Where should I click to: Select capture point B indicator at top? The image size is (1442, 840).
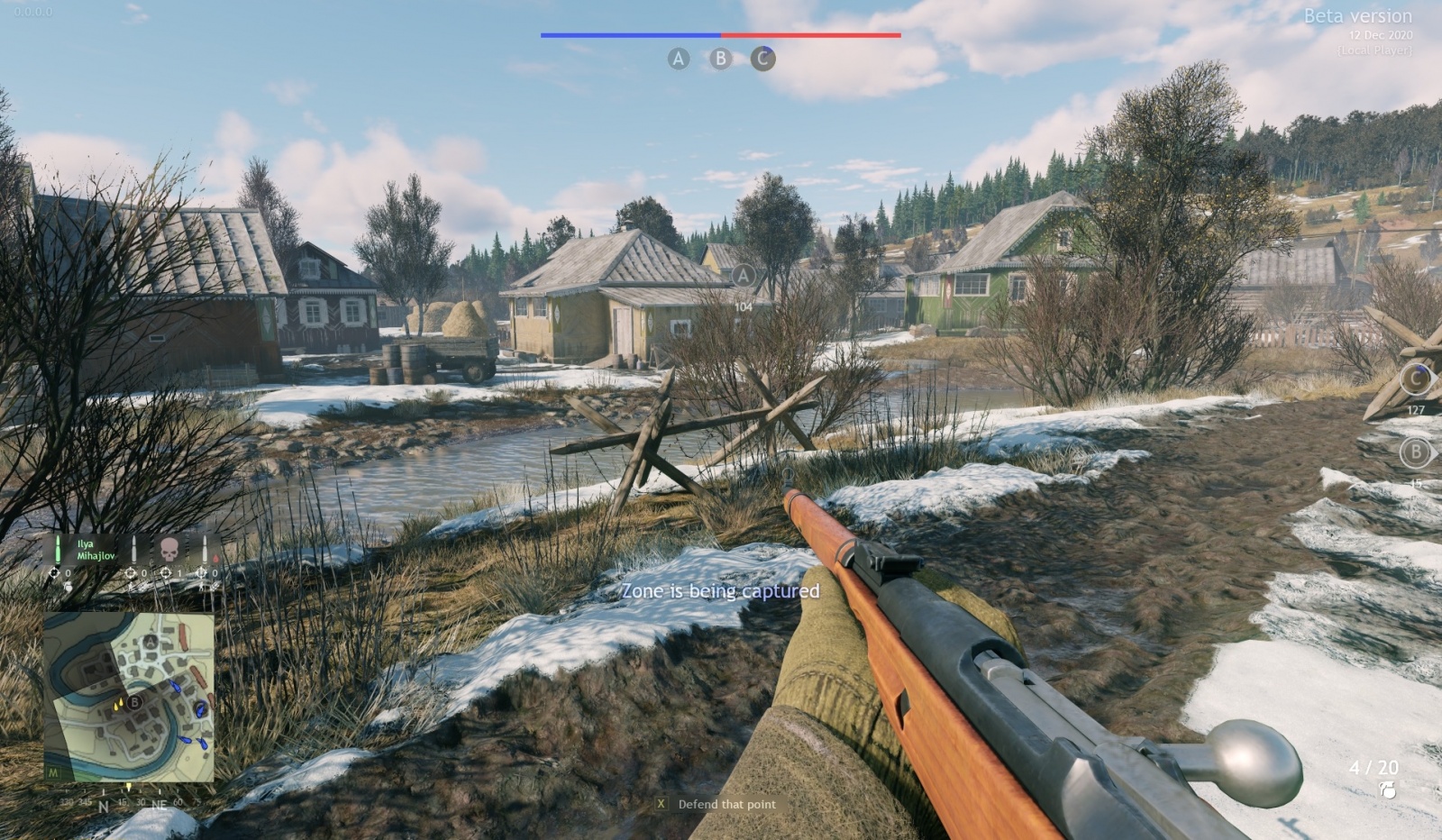coord(720,59)
